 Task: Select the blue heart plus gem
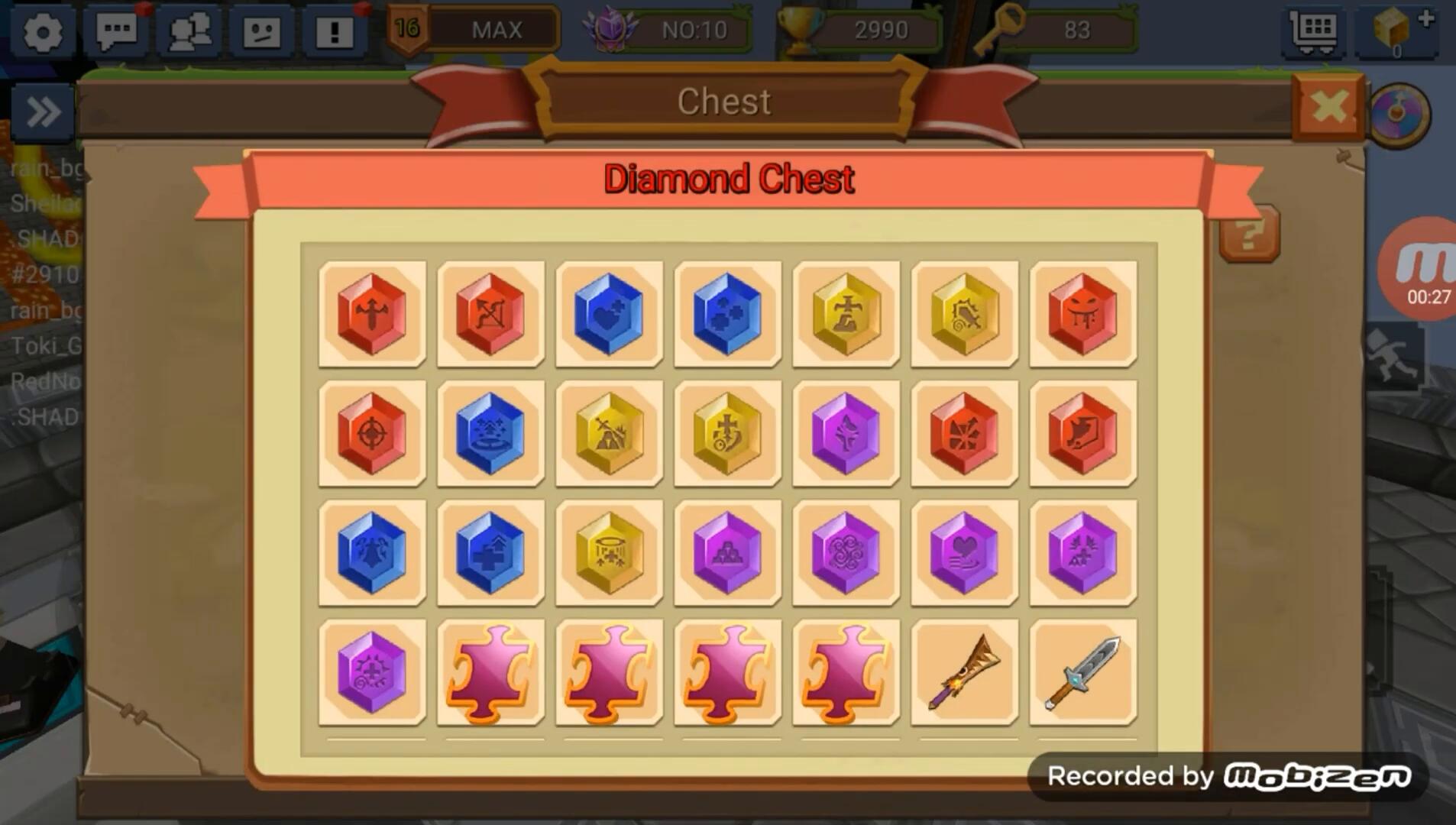(609, 314)
